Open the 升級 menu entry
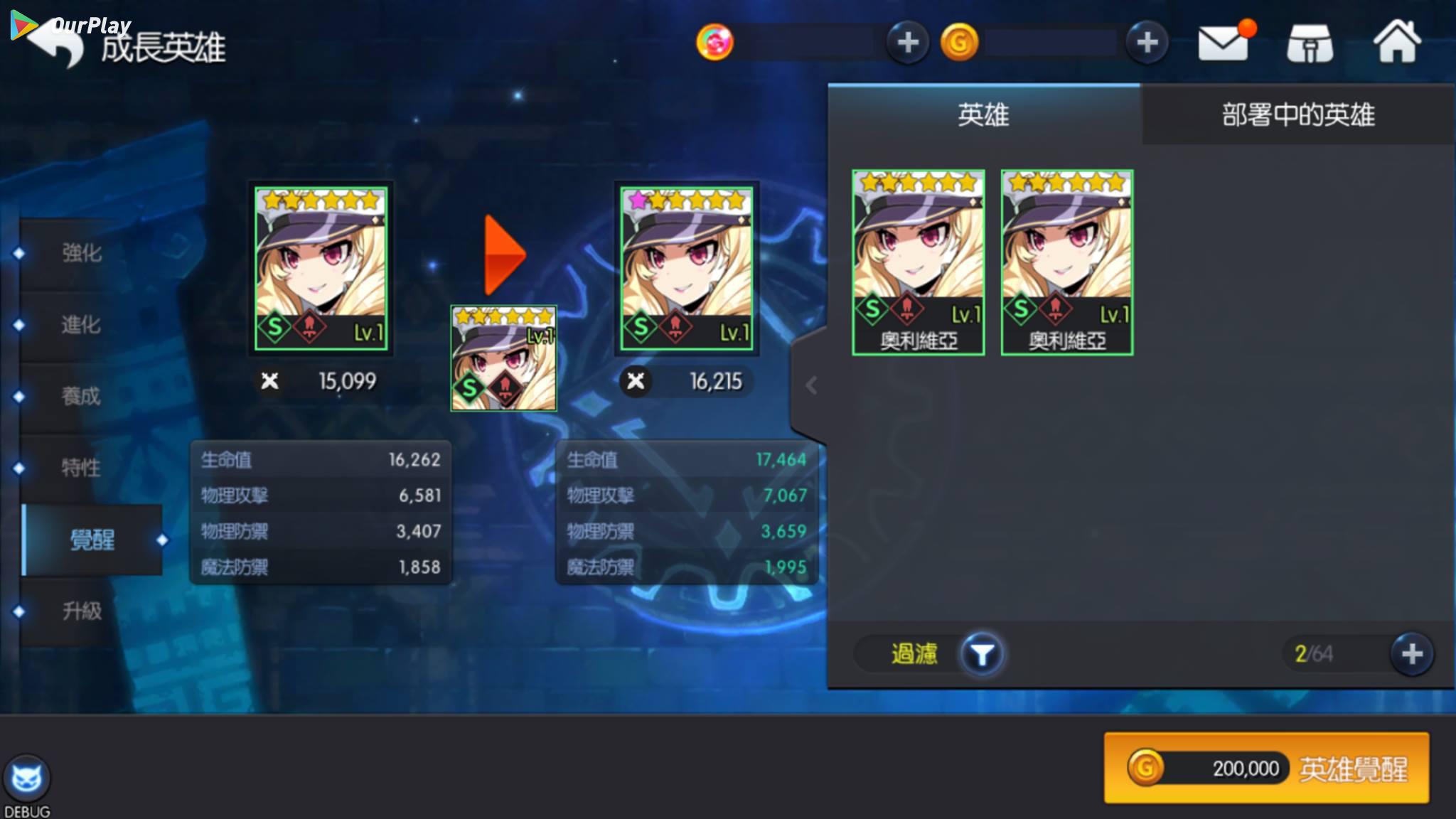1456x819 pixels. [x=82, y=611]
